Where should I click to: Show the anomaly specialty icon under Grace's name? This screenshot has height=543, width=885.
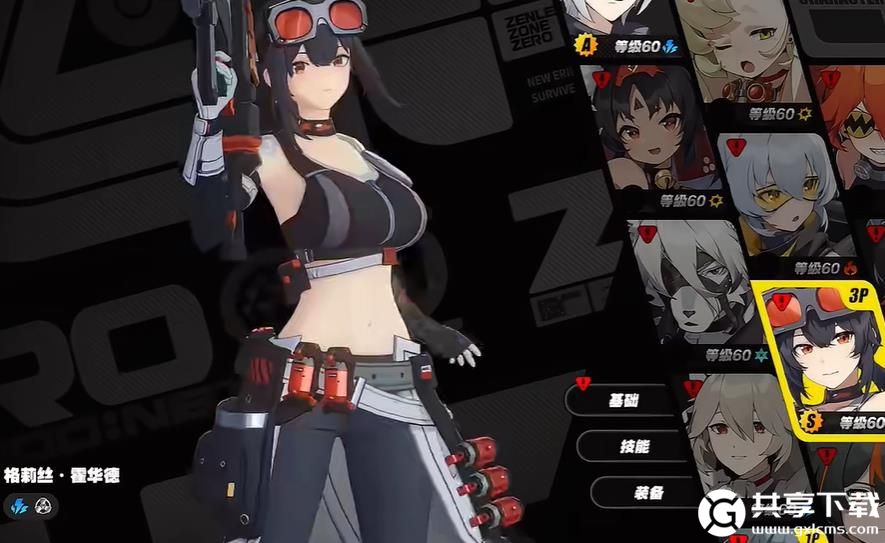44,507
